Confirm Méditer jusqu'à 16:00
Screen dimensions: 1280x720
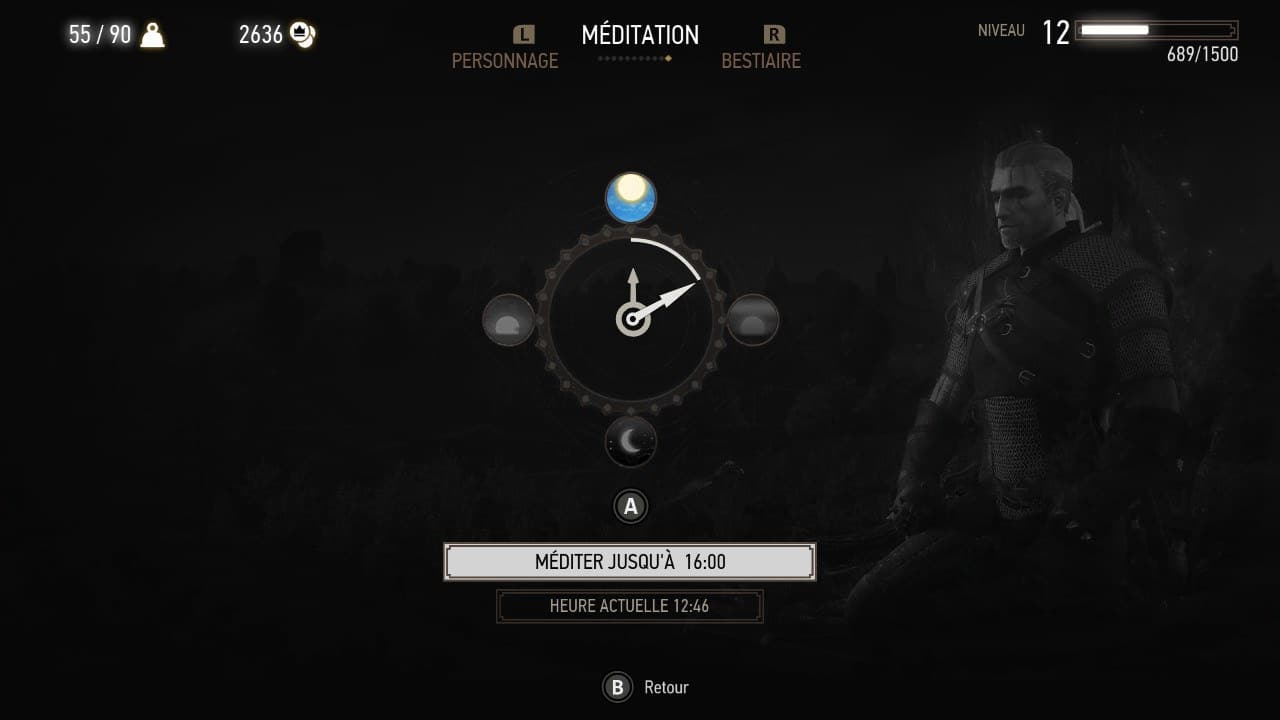(630, 562)
